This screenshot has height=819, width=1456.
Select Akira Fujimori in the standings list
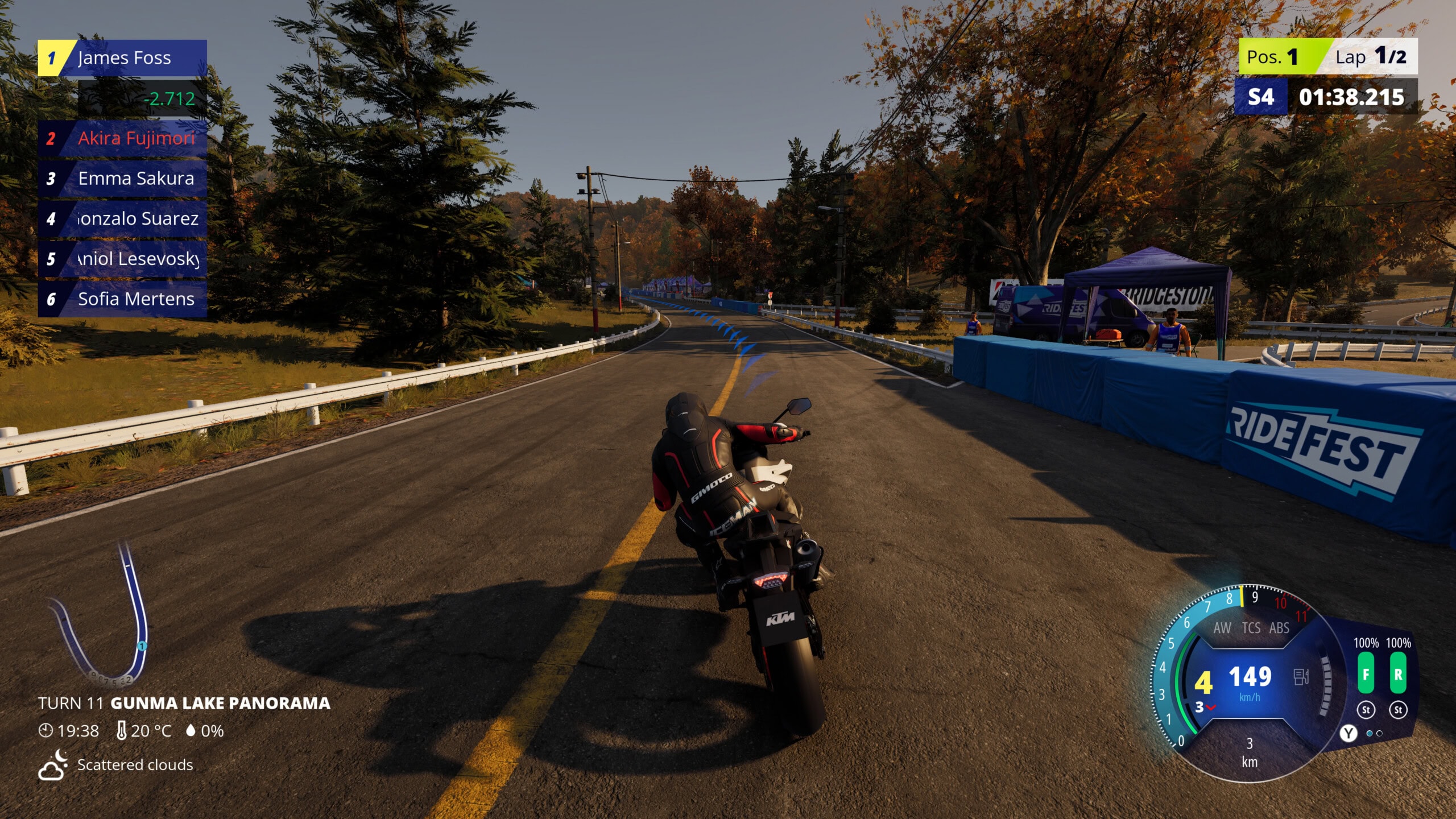[x=129, y=138]
